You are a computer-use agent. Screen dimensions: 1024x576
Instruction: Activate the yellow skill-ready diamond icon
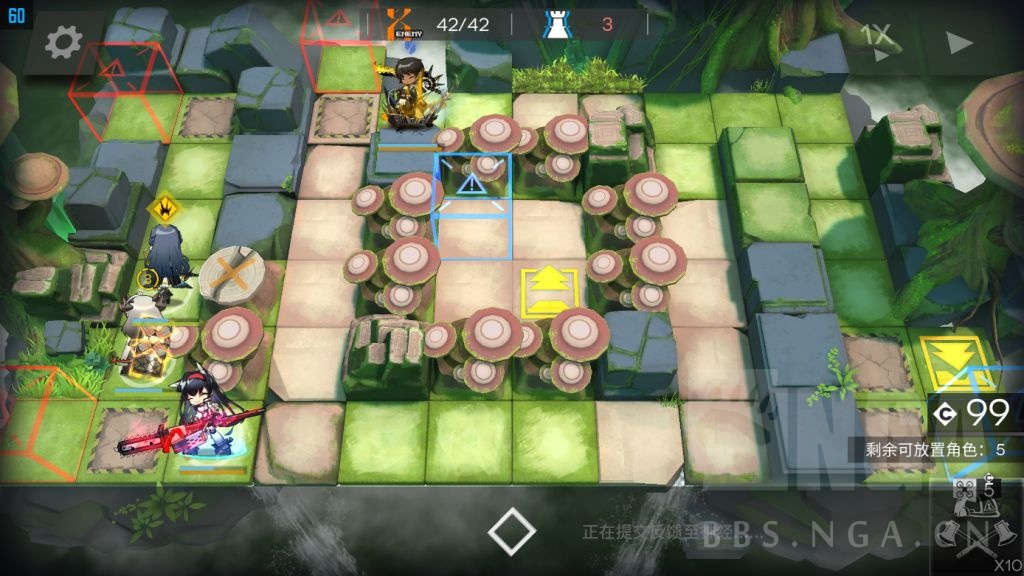point(163,207)
